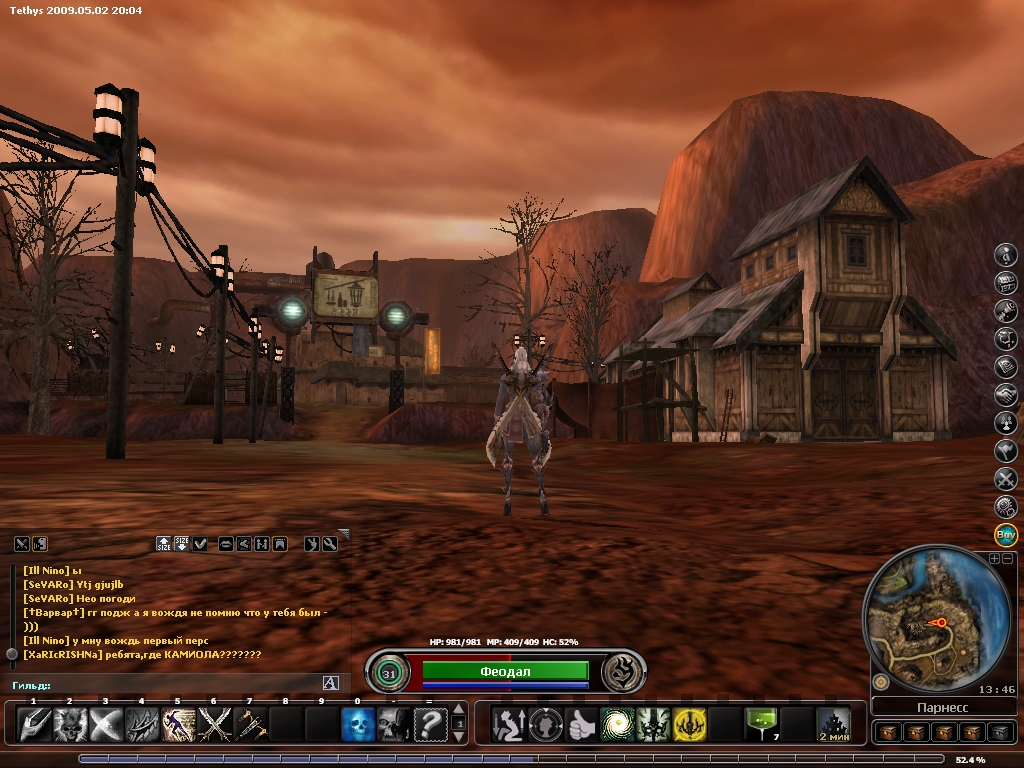Image resolution: width=1024 pixels, height=768 pixels.
Task: Switch hotbar page with up arrow
Action: [x=459, y=710]
